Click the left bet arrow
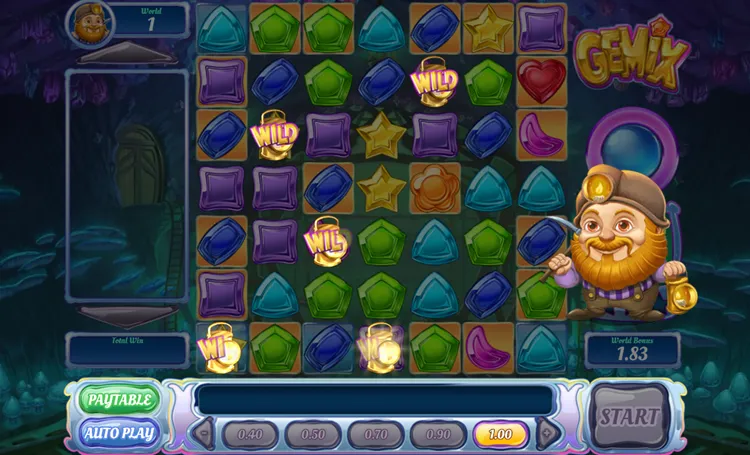Screen dimensions: 750x455 point(203,434)
